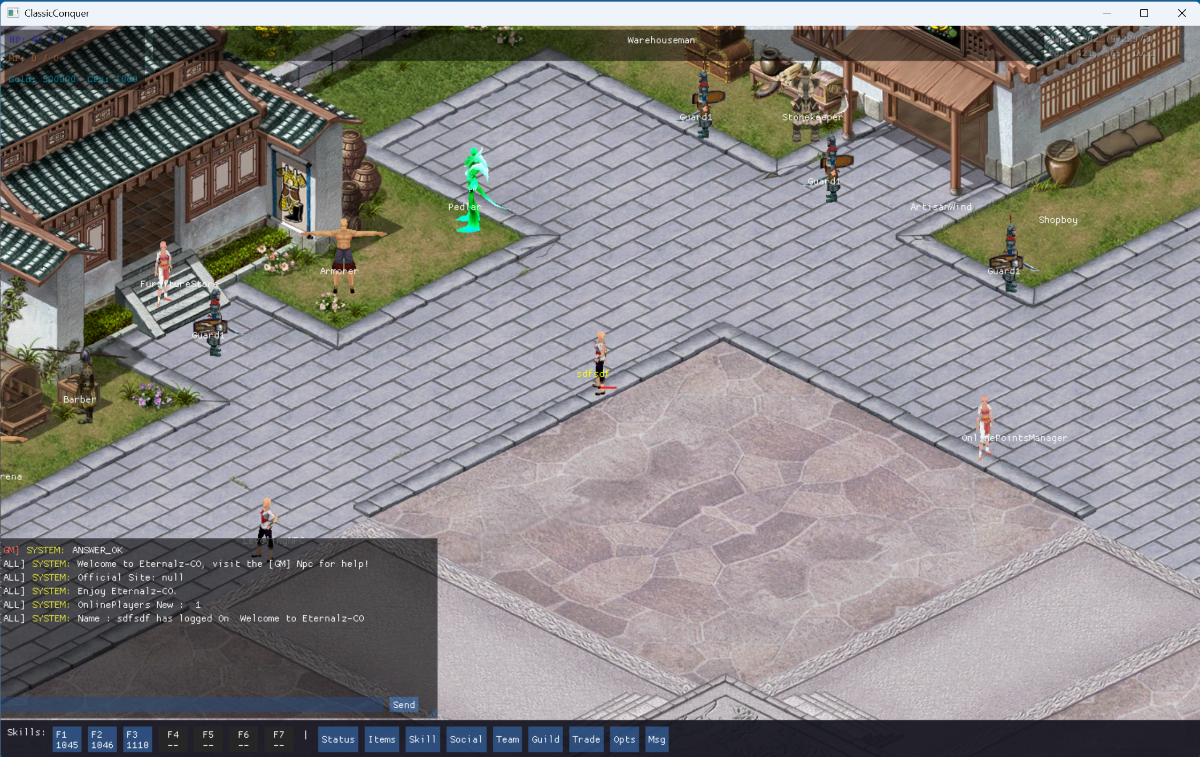Use the F2 skill slot 1046

pyautogui.click(x=102, y=740)
